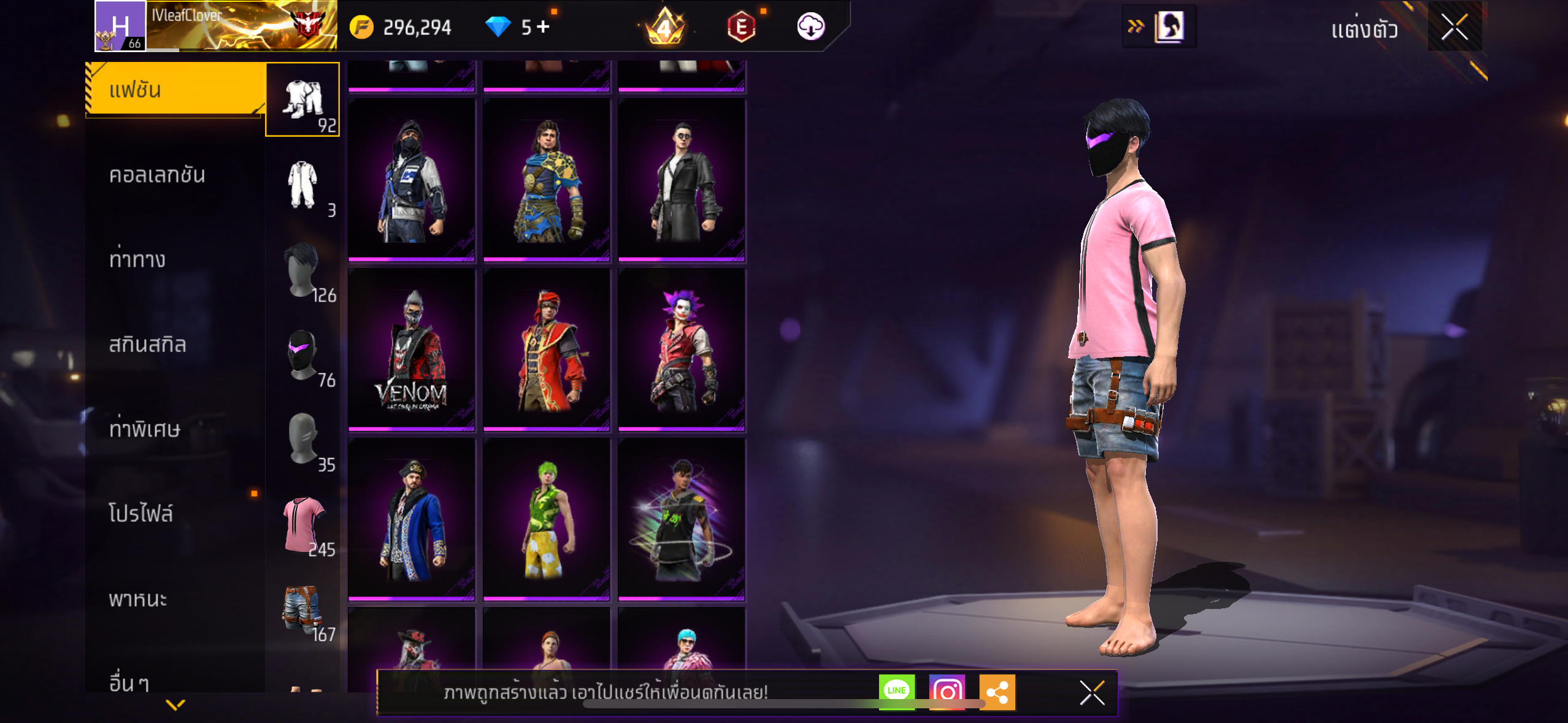Select the blue pirate captain costume

411,519
